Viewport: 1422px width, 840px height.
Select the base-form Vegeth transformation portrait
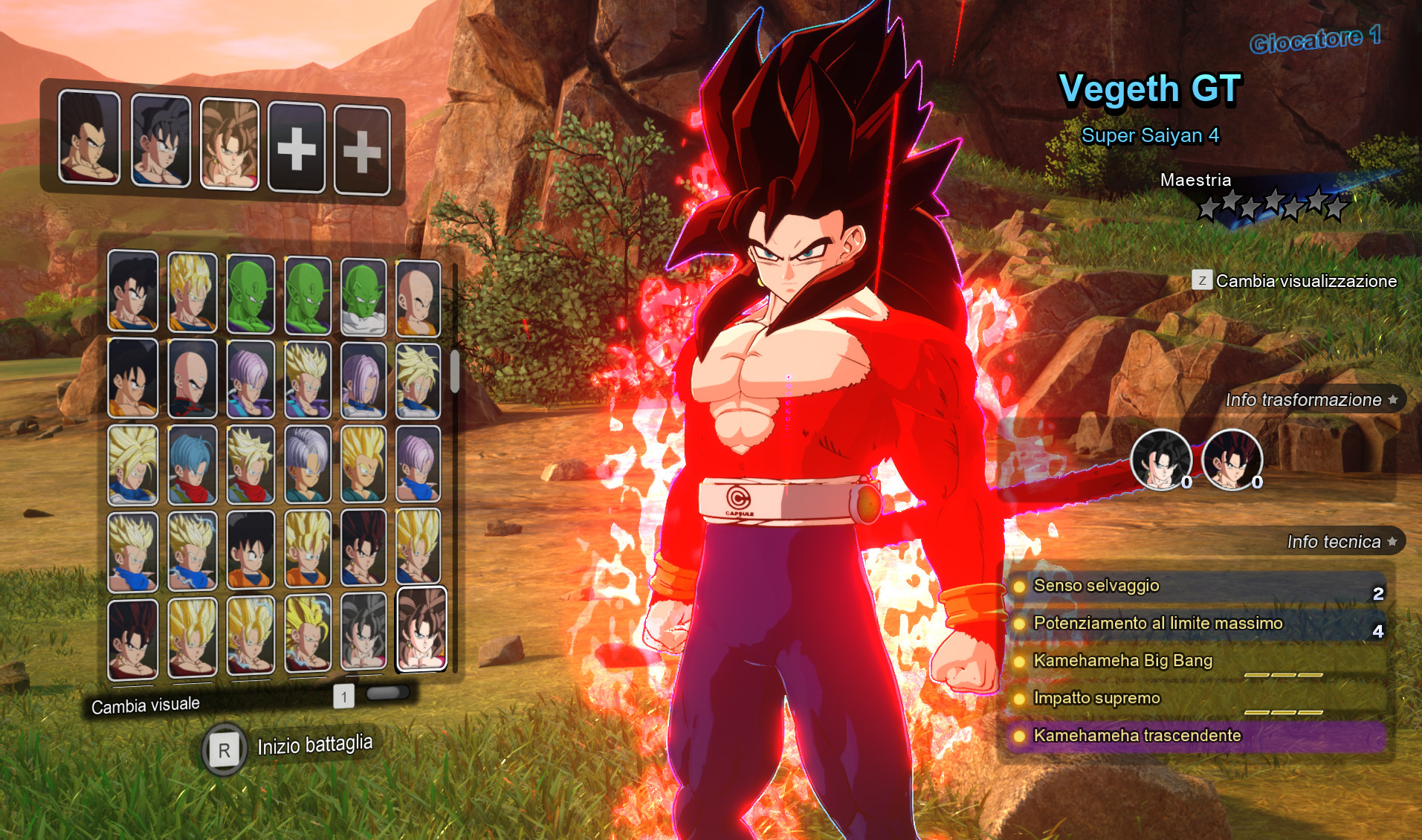1162,461
